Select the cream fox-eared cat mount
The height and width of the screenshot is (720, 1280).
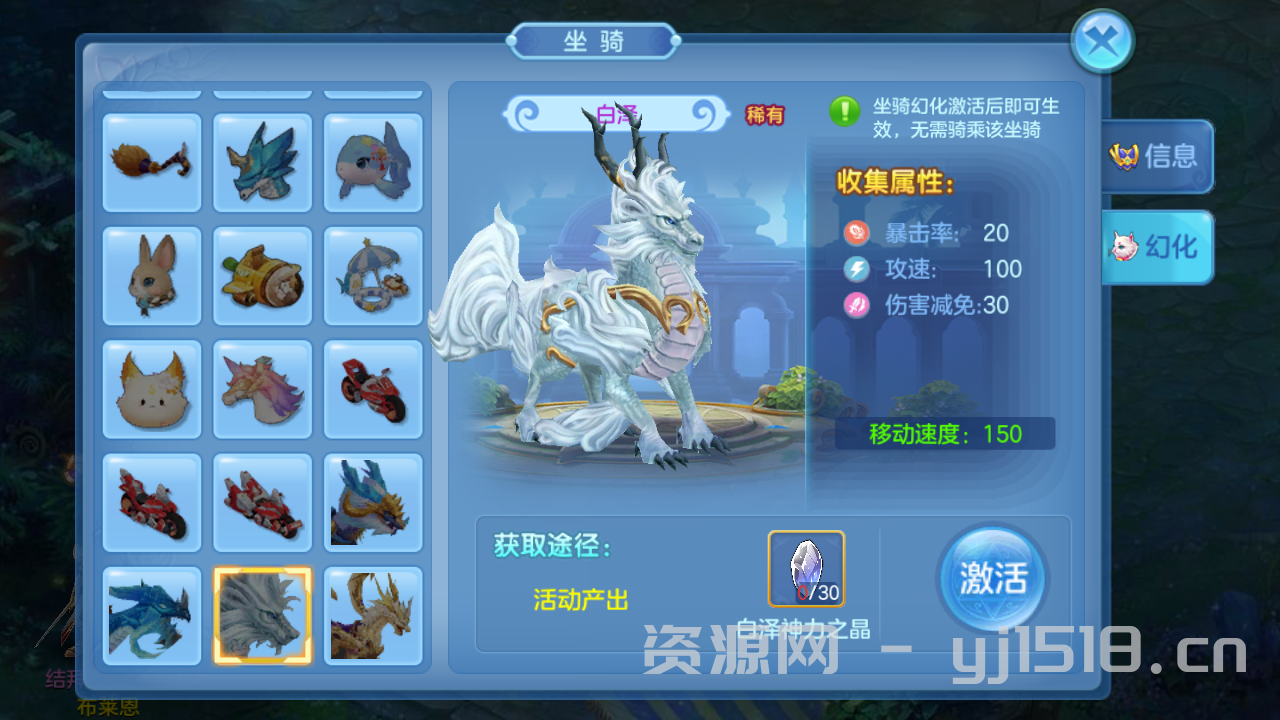(x=152, y=389)
